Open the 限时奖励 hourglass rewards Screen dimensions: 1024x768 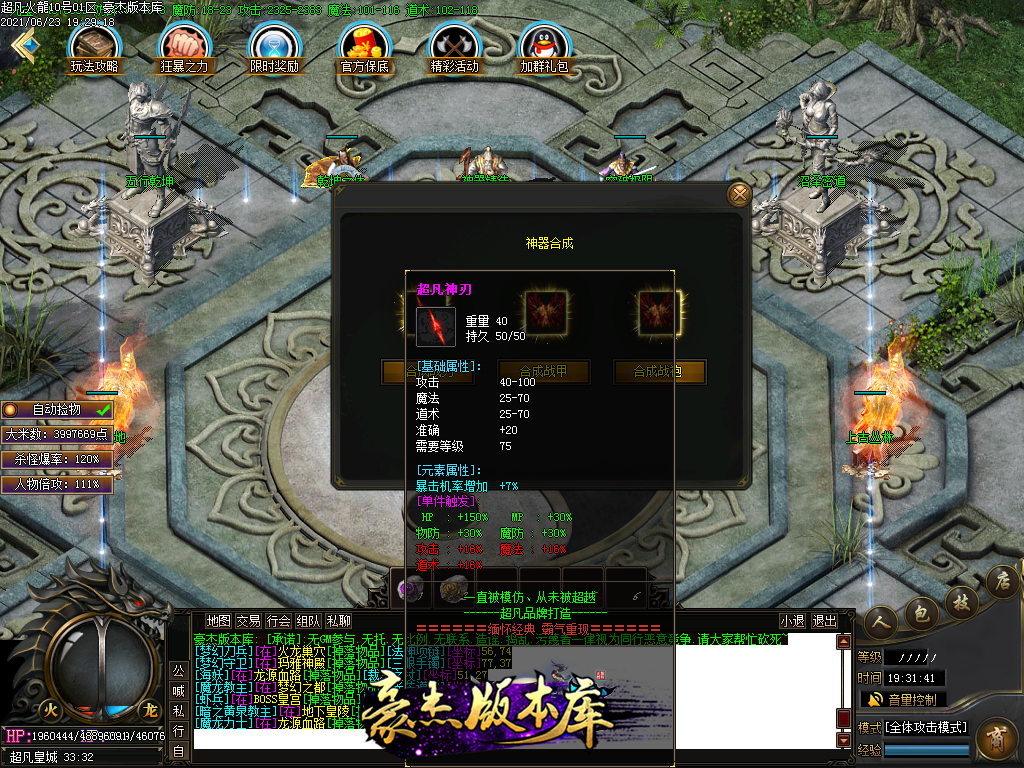[x=274, y=46]
